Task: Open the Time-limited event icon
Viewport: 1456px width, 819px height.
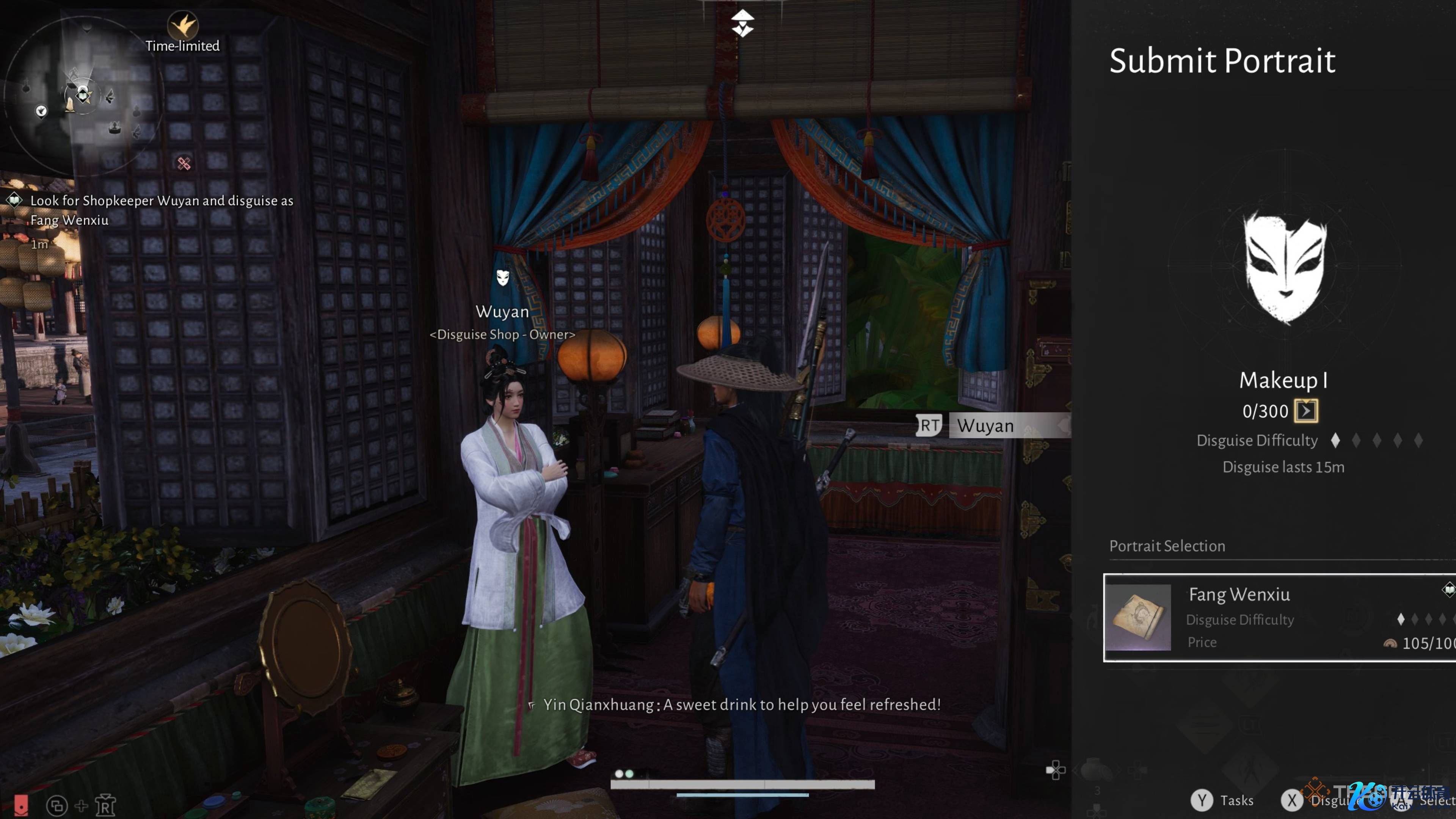Action: point(182,26)
